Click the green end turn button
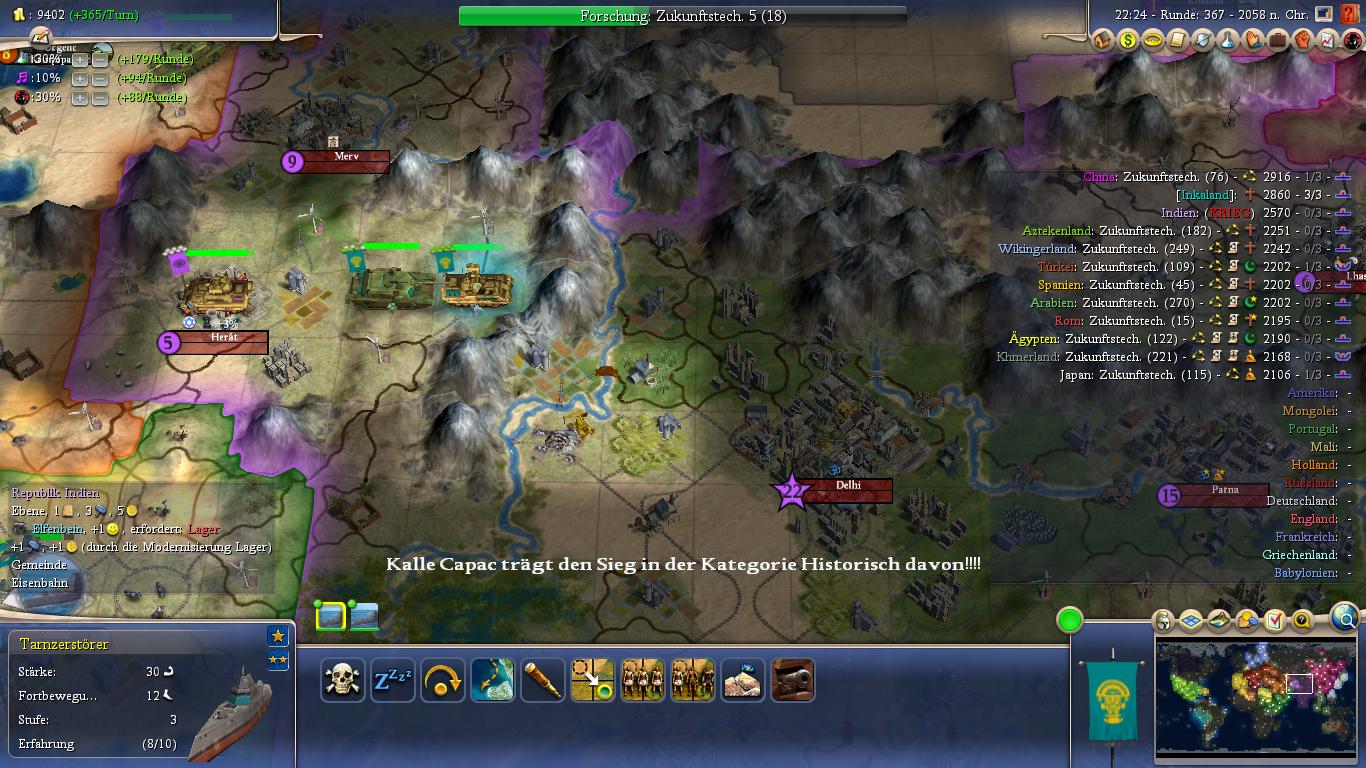This screenshot has width=1366, height=768. 1070,620
